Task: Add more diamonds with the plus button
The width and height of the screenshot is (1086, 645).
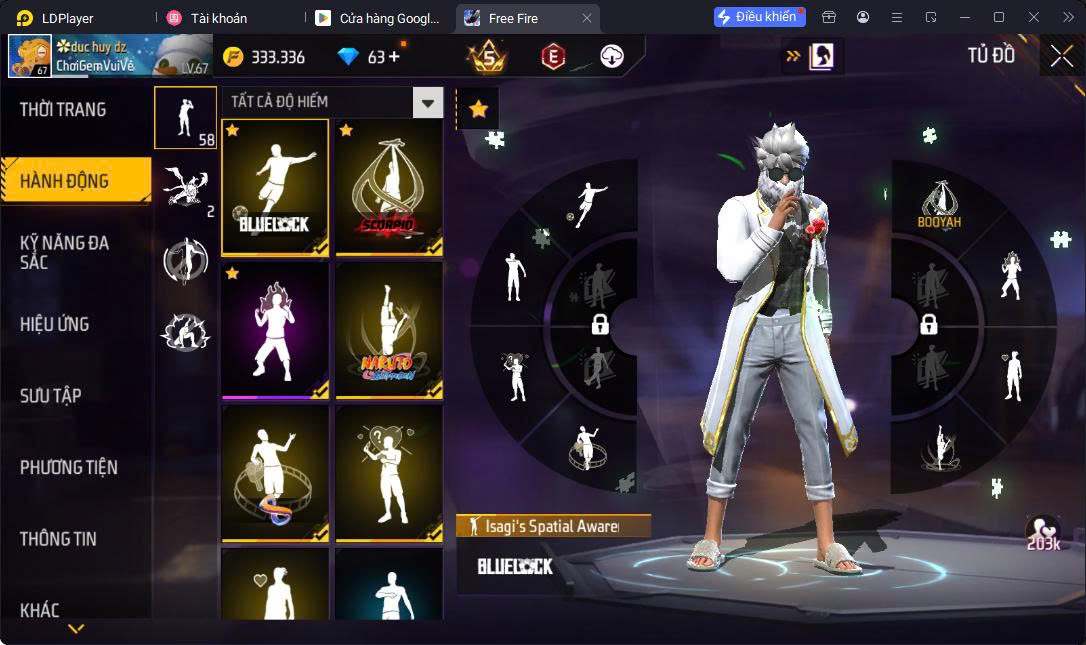Action: pyautogui.click(x=394, y=57)
